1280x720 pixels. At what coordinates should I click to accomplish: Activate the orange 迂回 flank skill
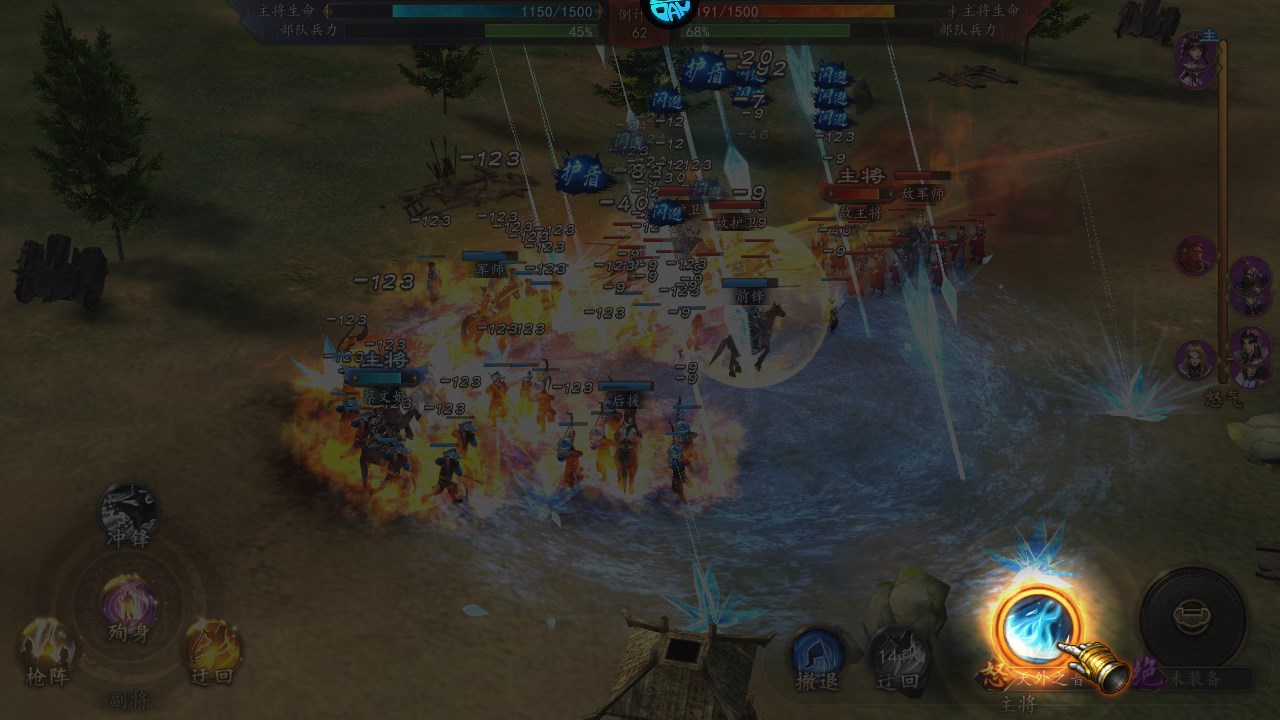pyautogui.click(x=212, y=648)
